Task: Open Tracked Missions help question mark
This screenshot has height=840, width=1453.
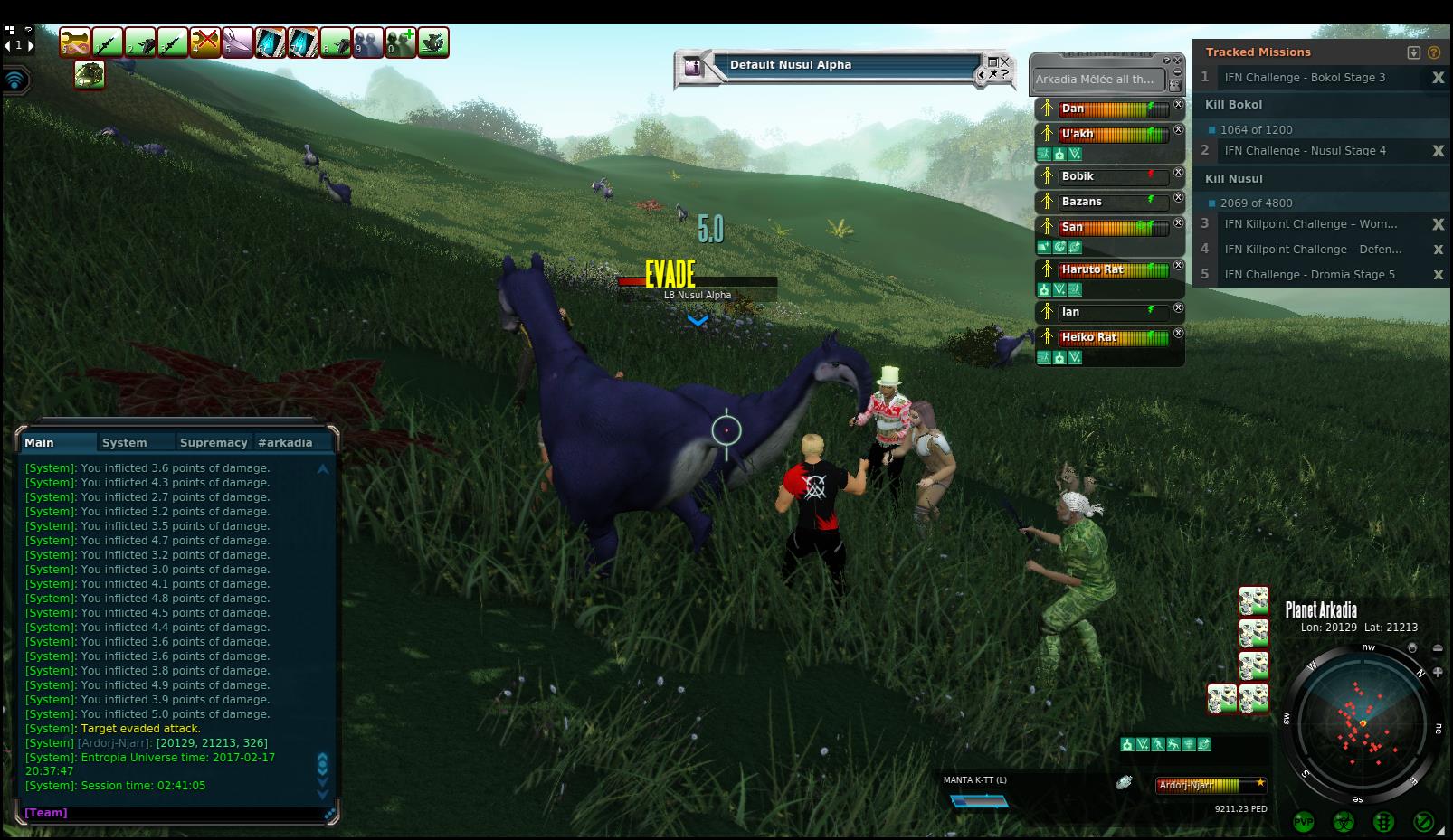Action: 1434,52
